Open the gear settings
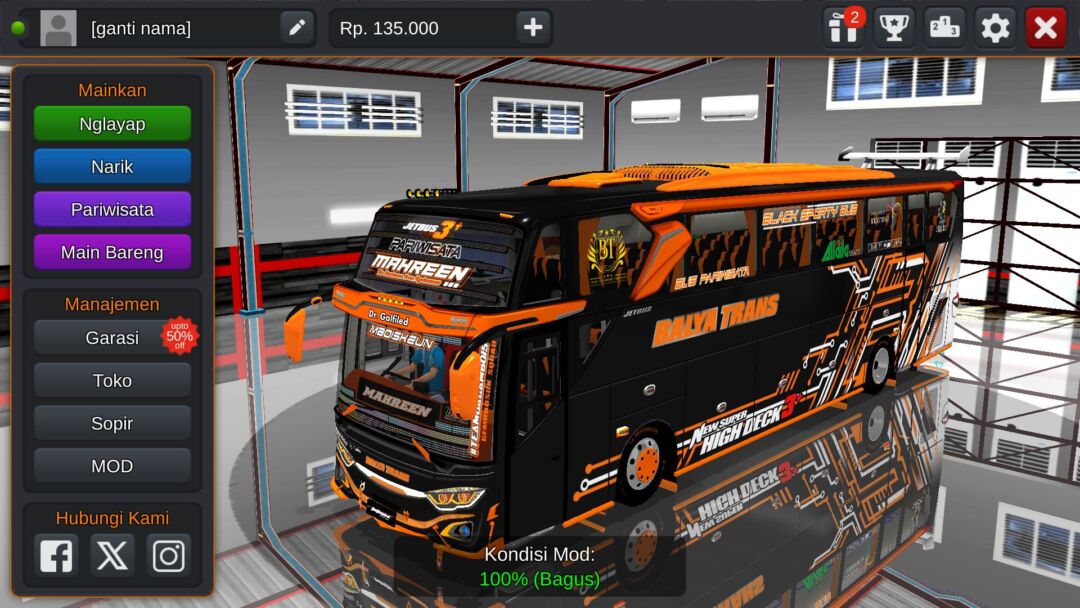Image resolution: width=1080 pixels, height=608 pixels. [995, 28]
